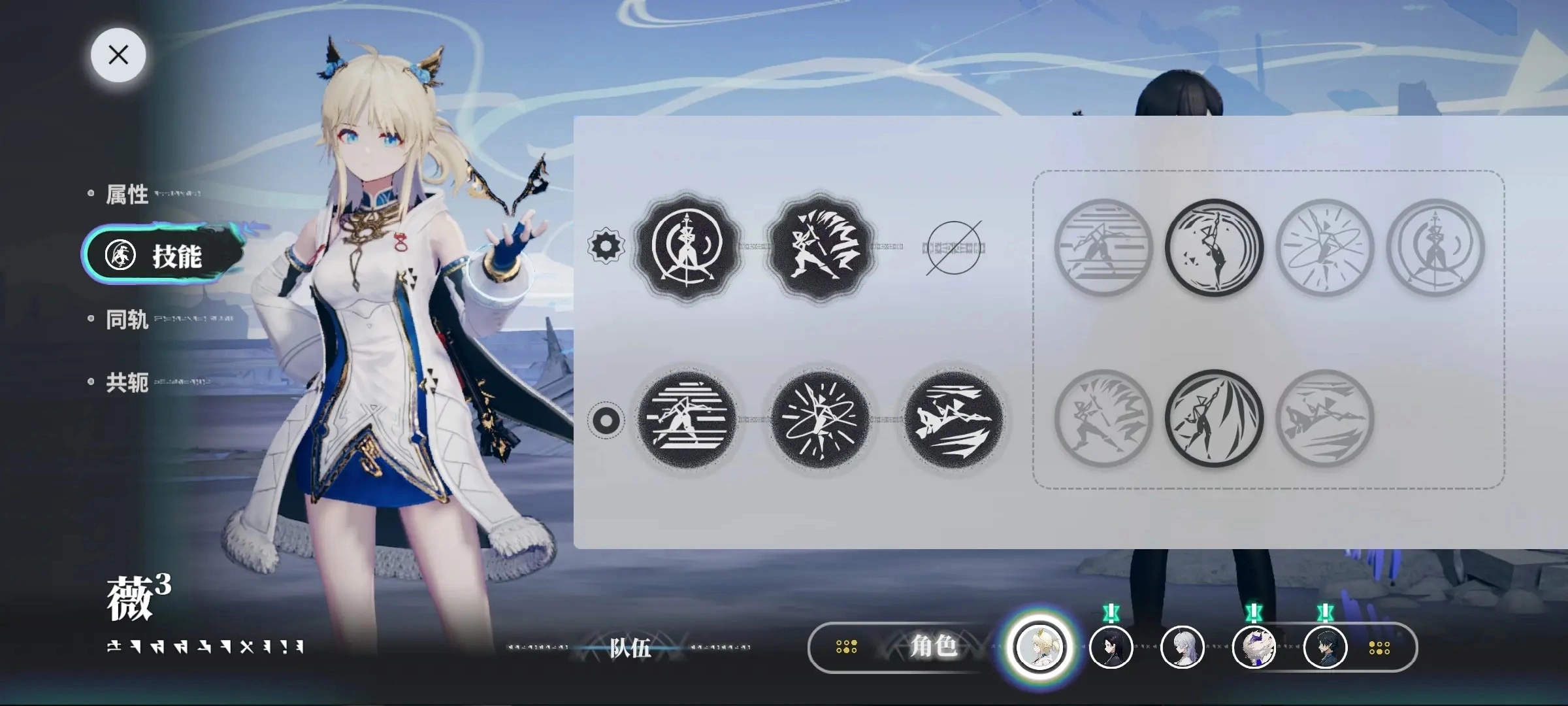Viewport: 1568px width, 706px height.
Task: Select the highlighted dancer skill in the dashed panel
Action: [x=1214, y=248]
